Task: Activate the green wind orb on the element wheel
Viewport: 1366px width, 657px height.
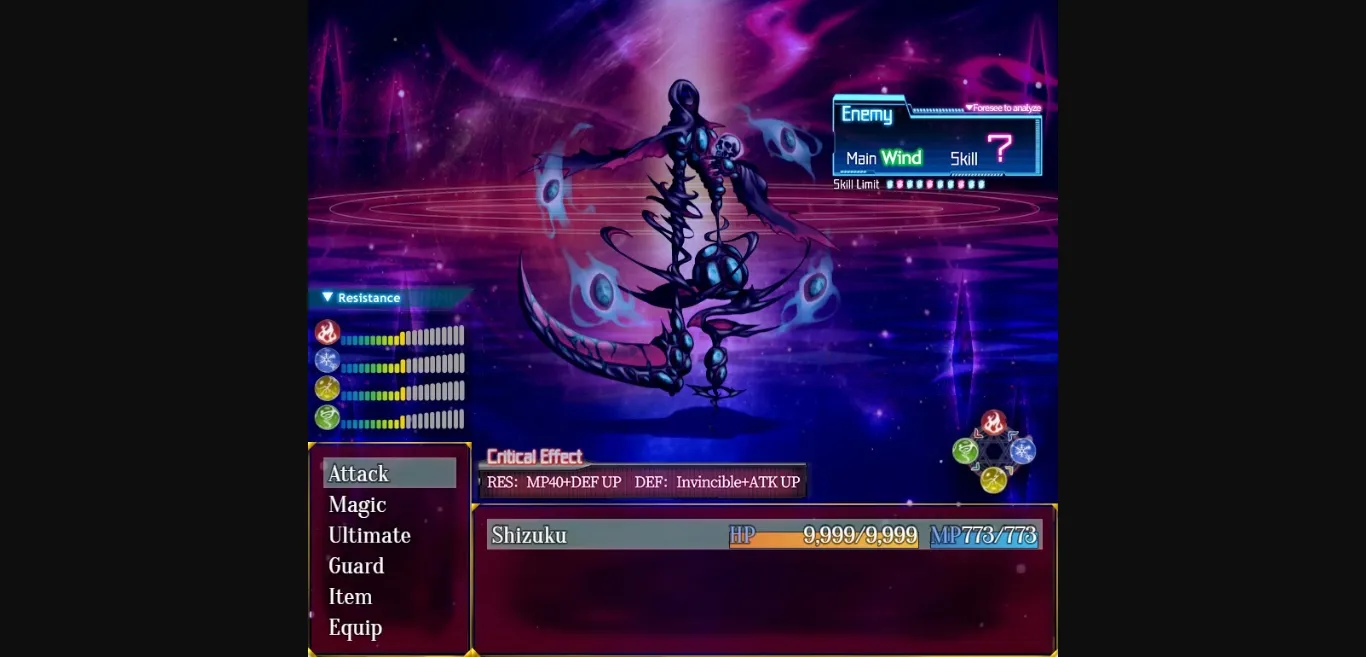Action: [965, 451]
